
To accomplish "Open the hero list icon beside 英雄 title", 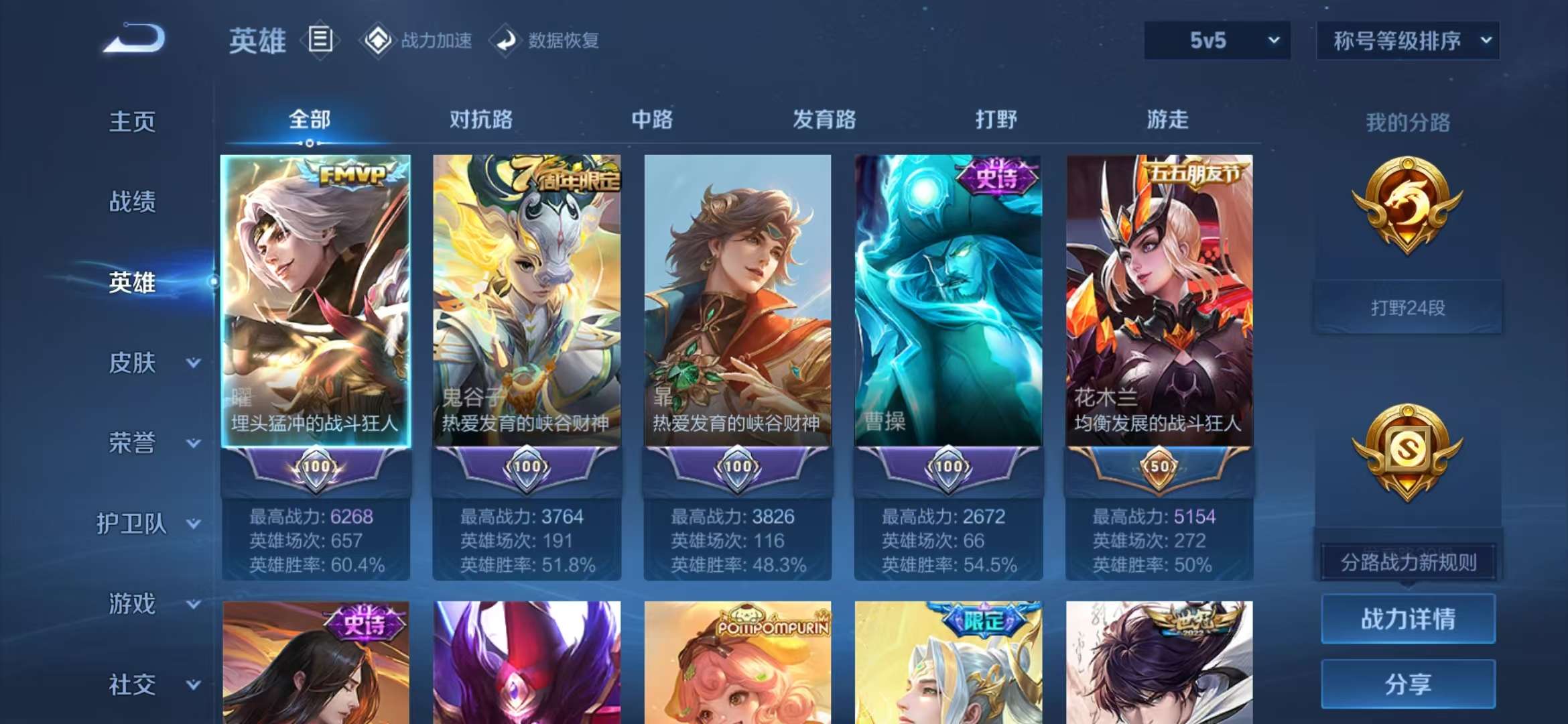I will 320,40.
